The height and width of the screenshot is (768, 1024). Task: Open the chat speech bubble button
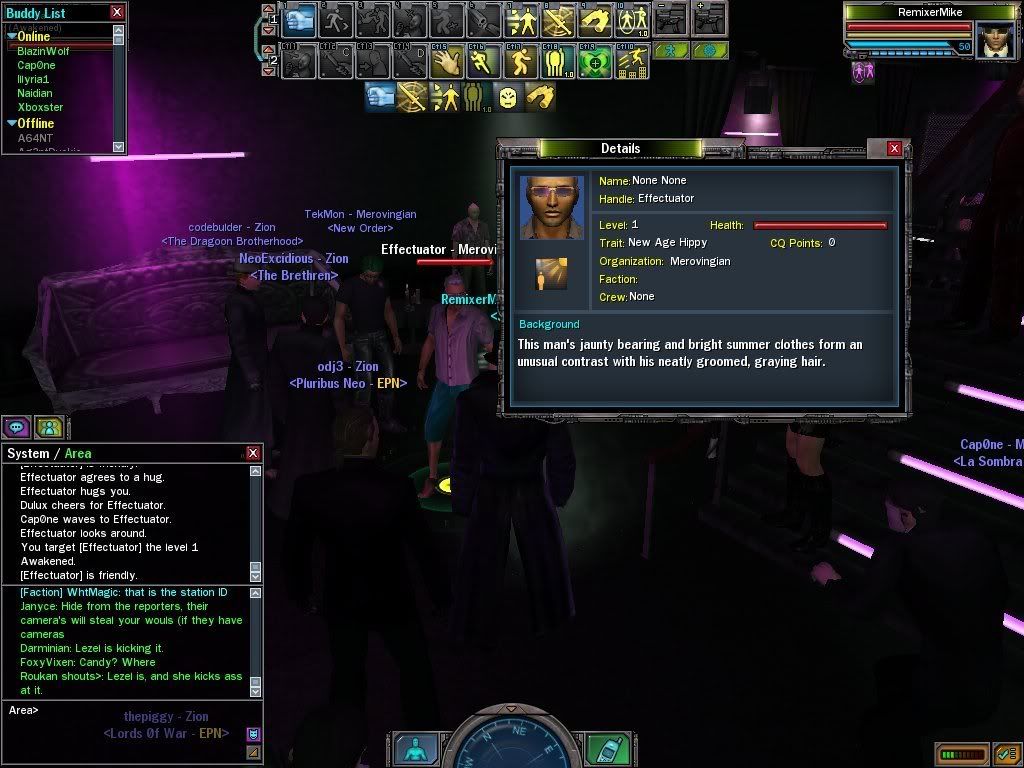coord(16,428)
